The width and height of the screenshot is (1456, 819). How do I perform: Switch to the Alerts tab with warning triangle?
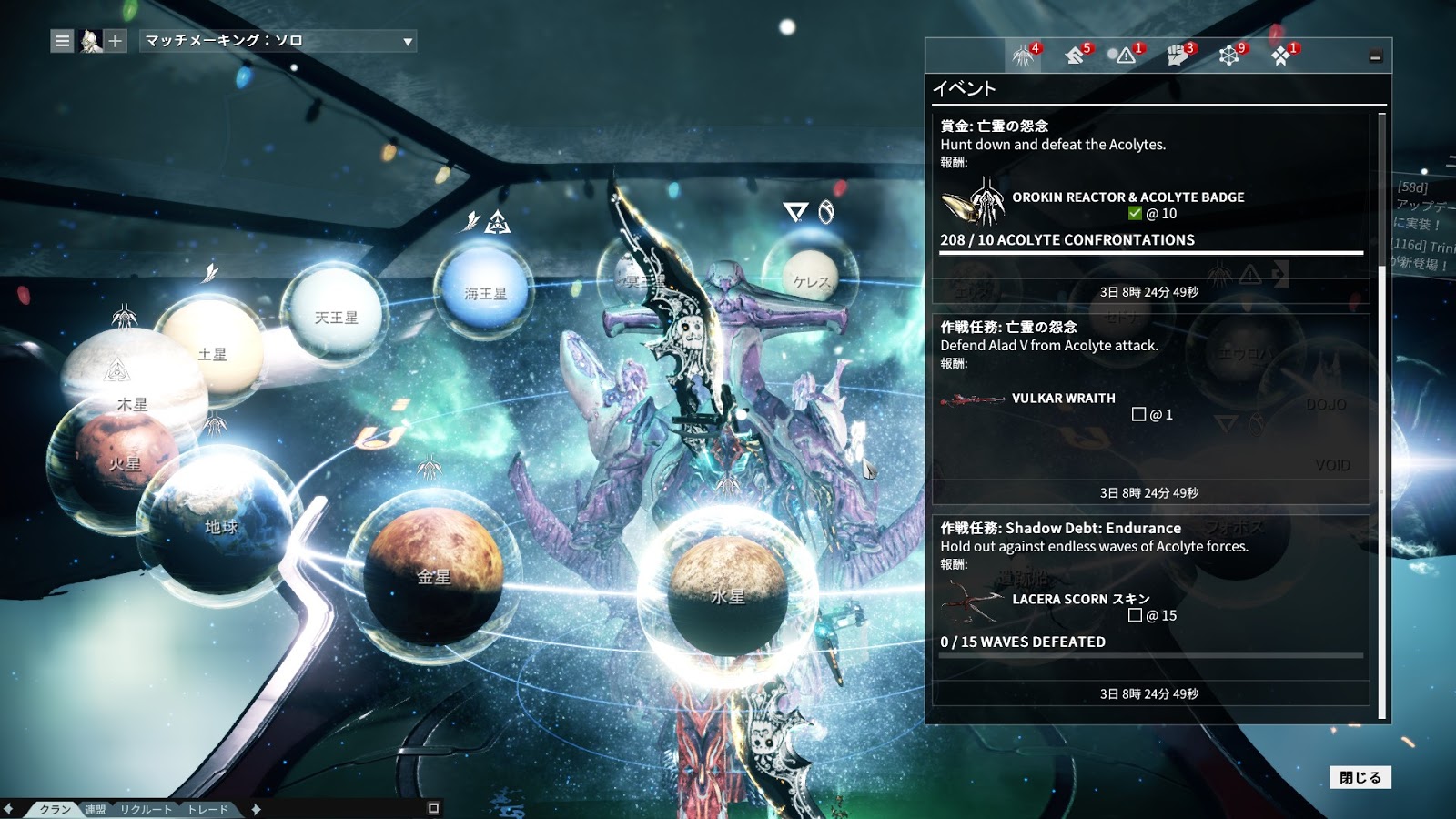point(1127,56)
